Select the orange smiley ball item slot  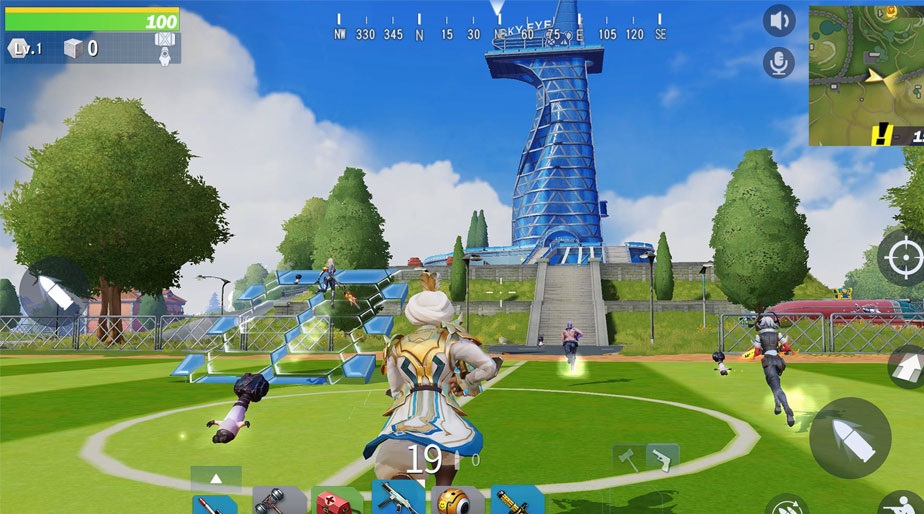click(x=457, y=500)
